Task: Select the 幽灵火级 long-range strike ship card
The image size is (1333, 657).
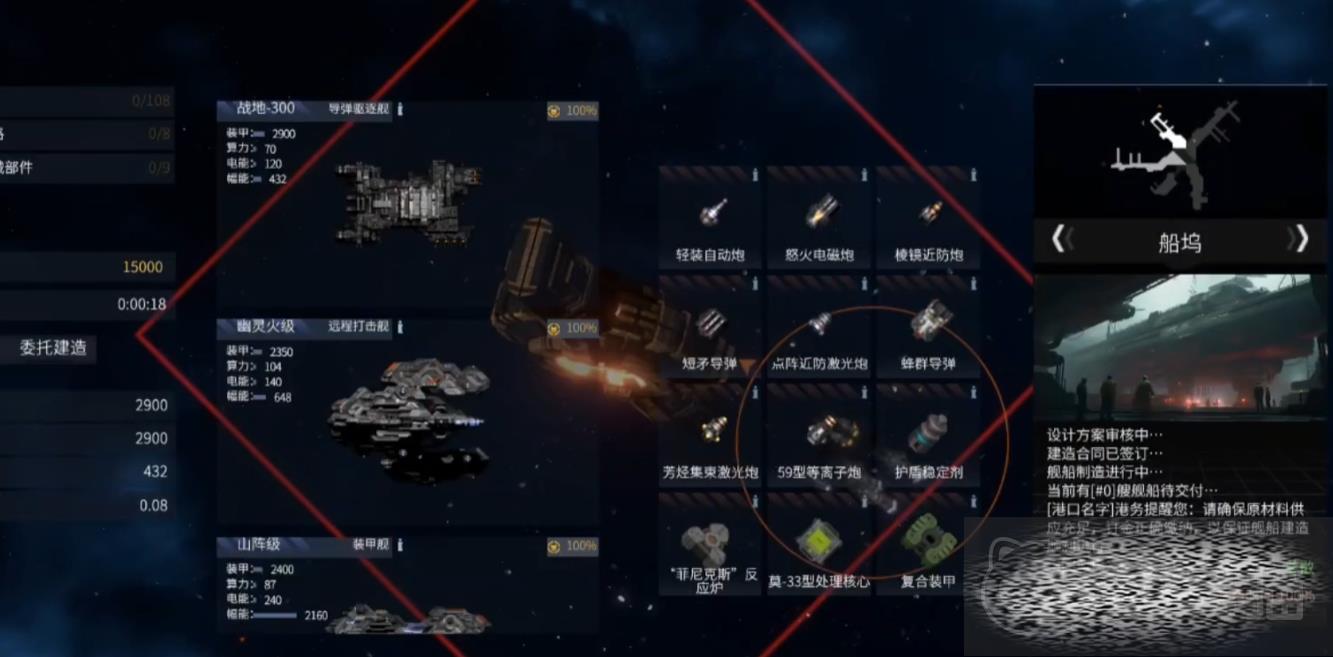Action: click(407, 420)
